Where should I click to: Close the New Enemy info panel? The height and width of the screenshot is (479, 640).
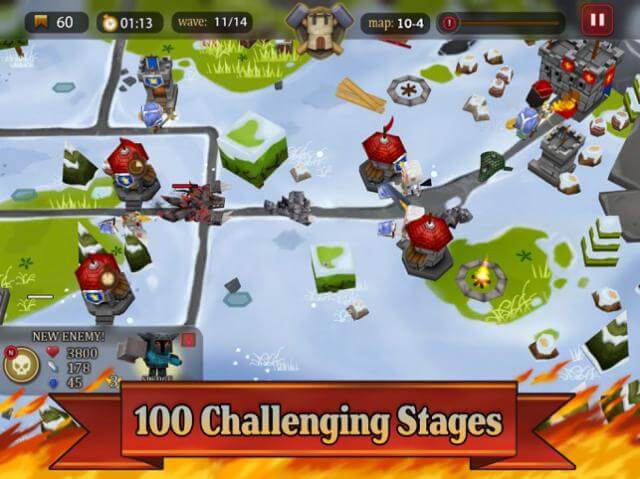[x=188, y=340]
